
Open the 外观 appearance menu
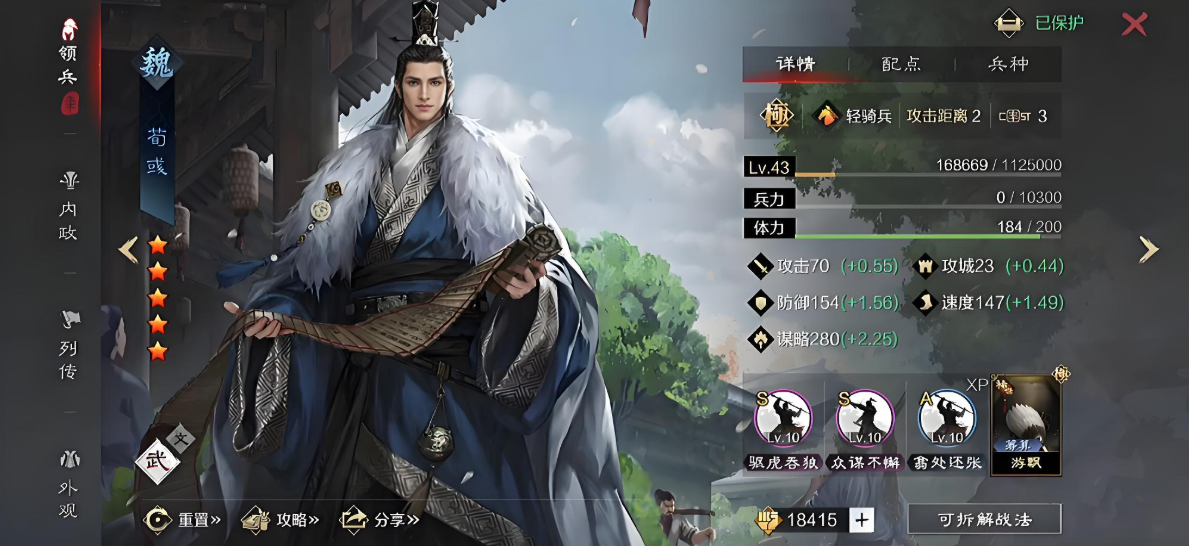click(x=69, y=486)
